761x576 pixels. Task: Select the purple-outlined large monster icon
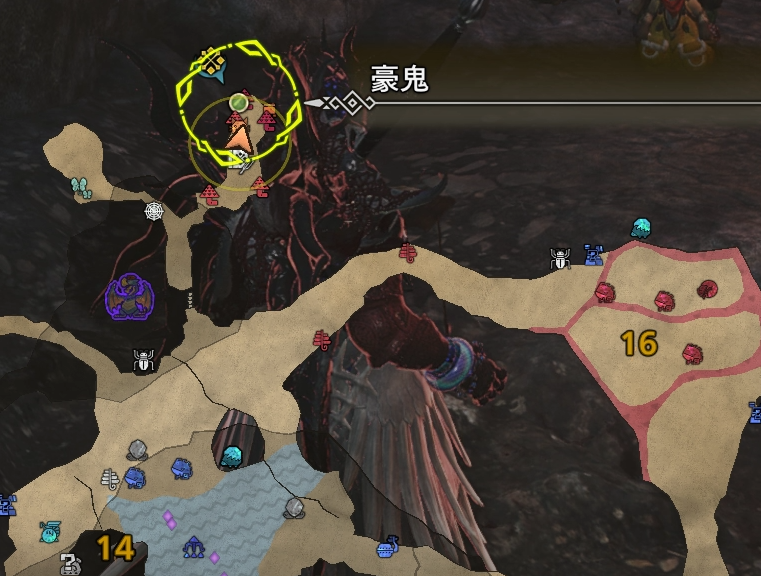[129, 298]
